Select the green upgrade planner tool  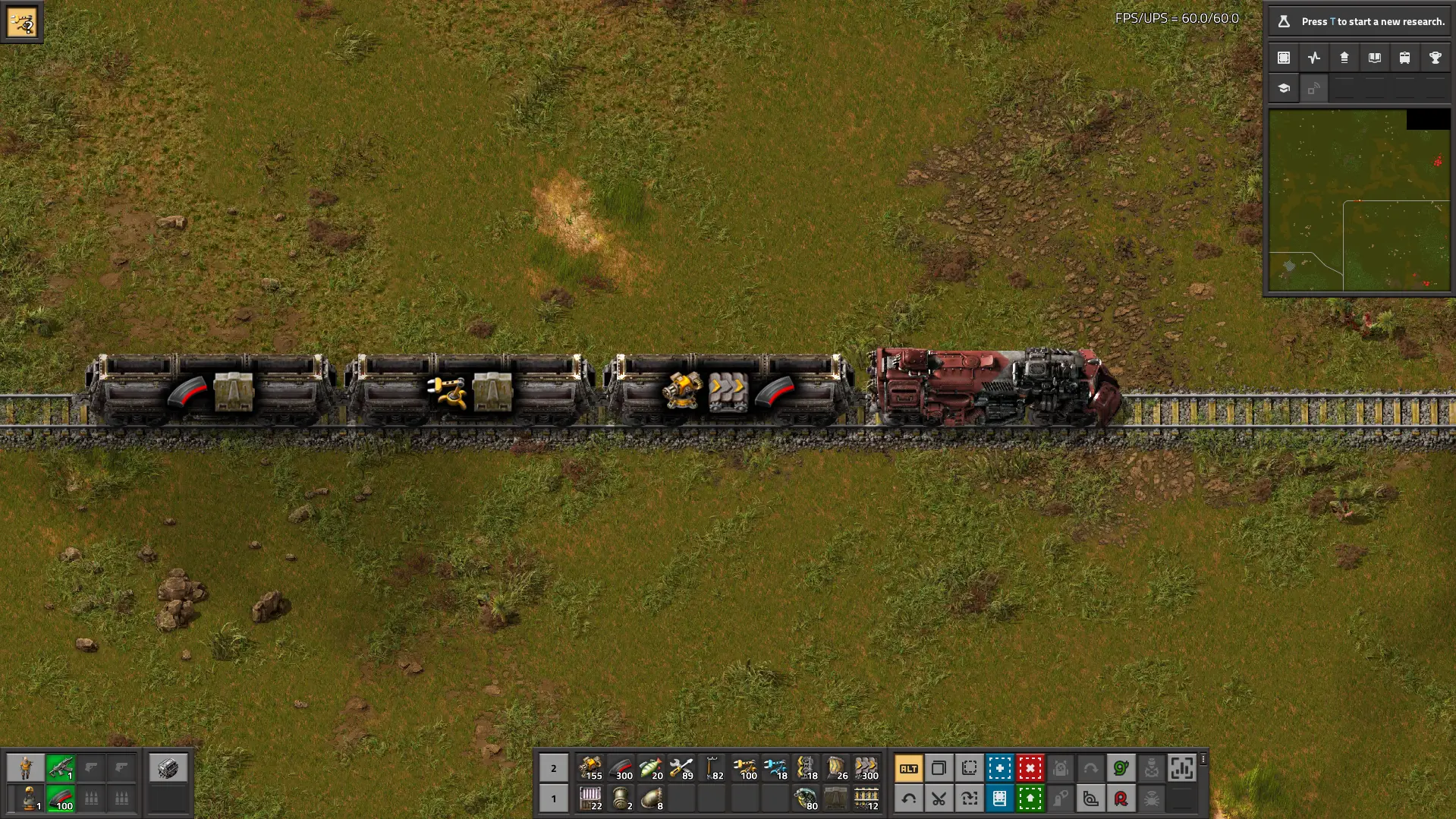coord(1030,799)
